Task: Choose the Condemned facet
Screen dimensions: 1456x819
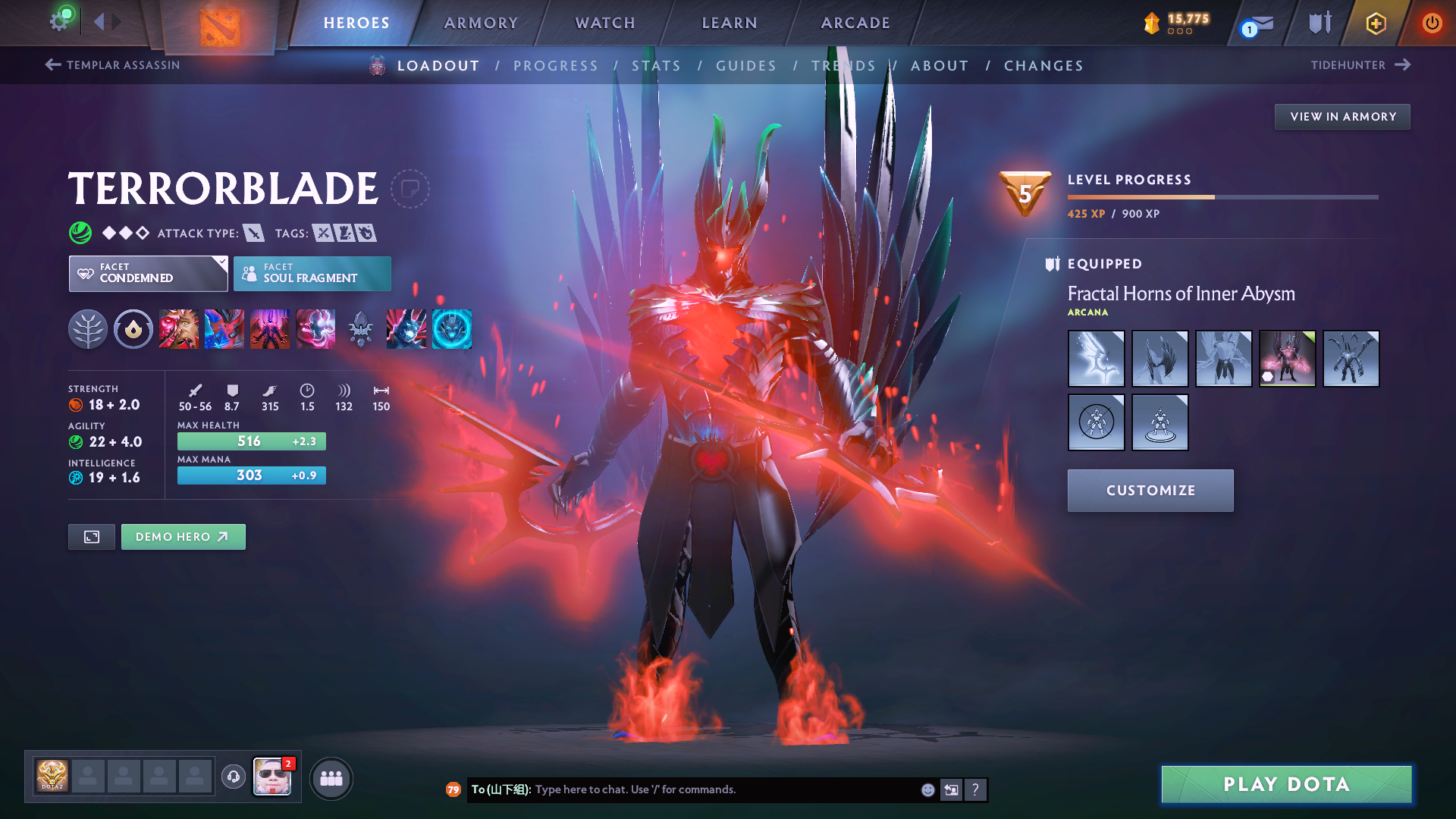Action: click(x=148, y=274)
